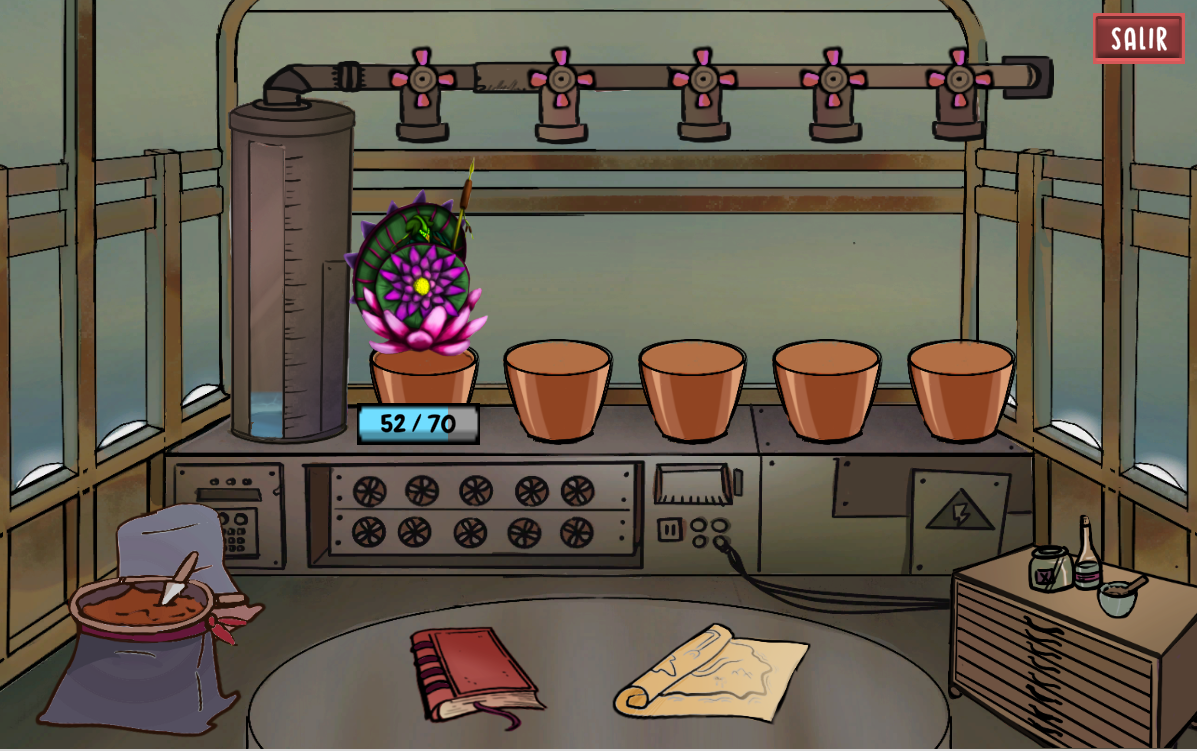Open the red book on the table
Image resolution: width=1197 pixels, height=751 pixels.
pyautogui.click(x=474, y=671)
